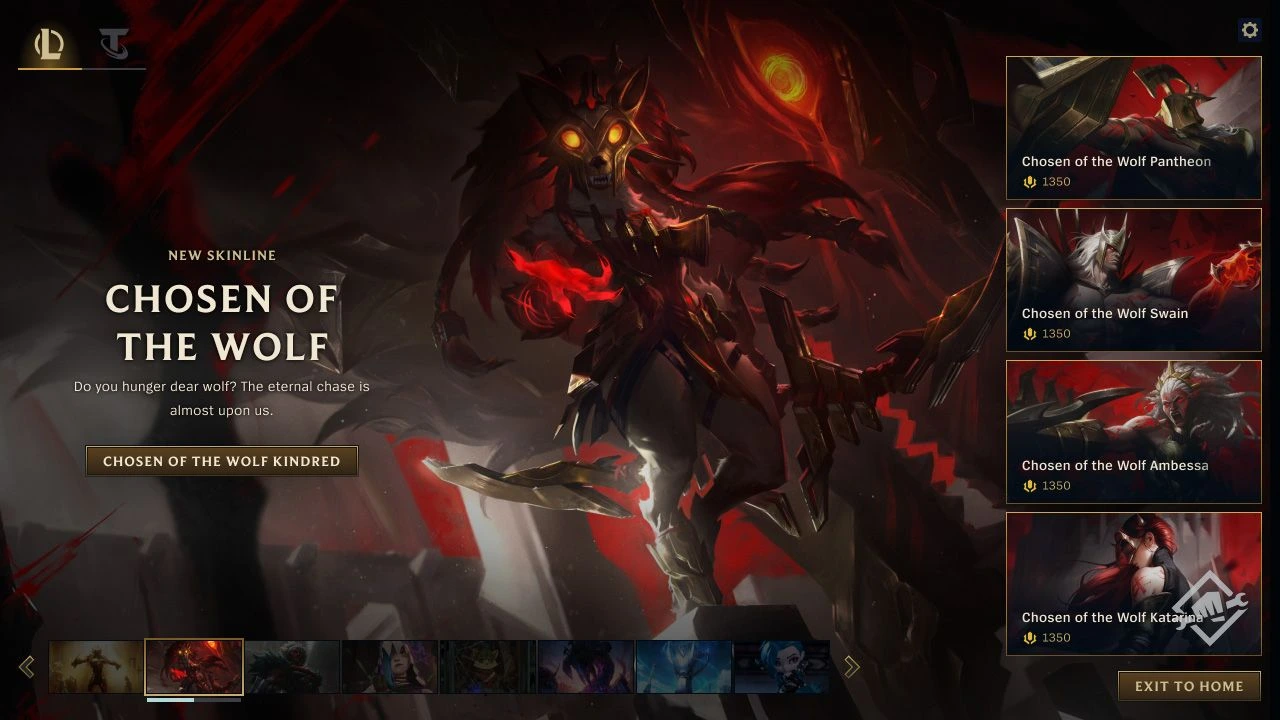
Task: Open the client settings gear
Action: pos(1249,30)
